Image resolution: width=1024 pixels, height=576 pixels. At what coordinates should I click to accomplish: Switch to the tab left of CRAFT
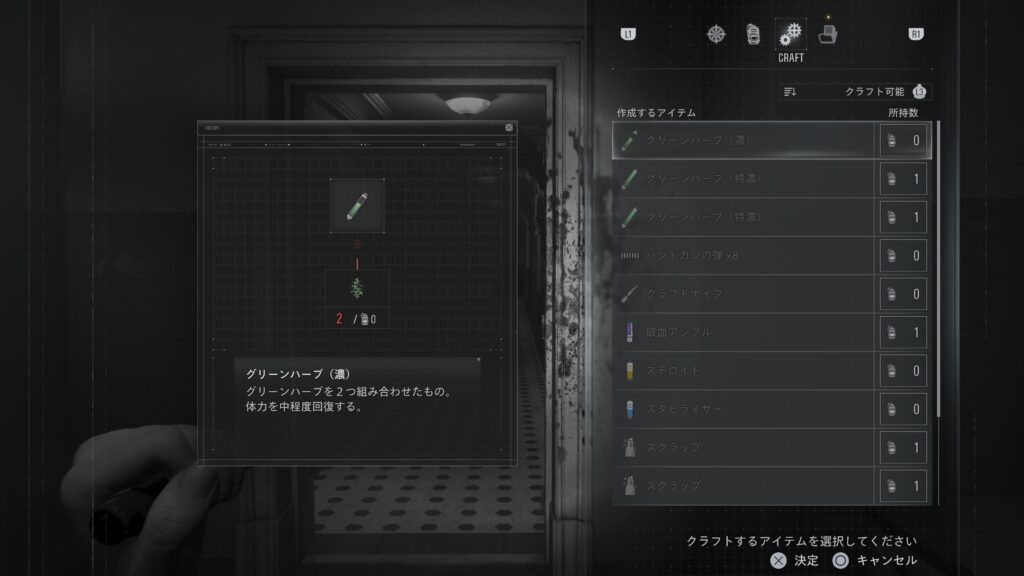coord(754,34)
